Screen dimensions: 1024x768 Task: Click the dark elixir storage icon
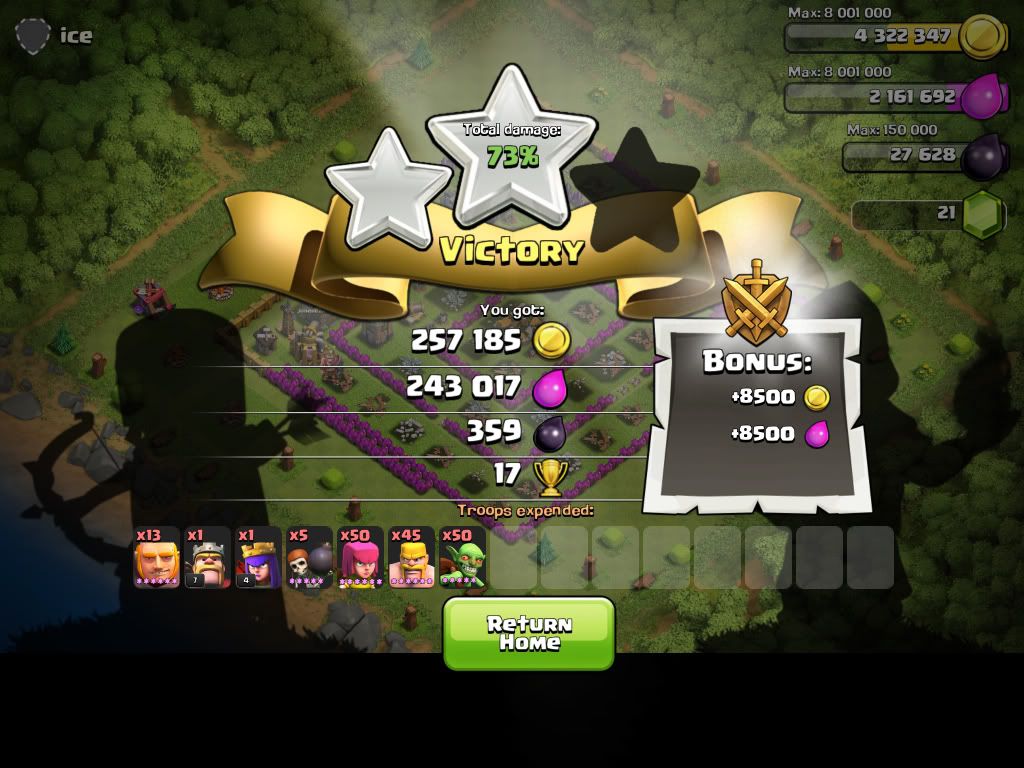pyautogui.click(x=981, y=156)
